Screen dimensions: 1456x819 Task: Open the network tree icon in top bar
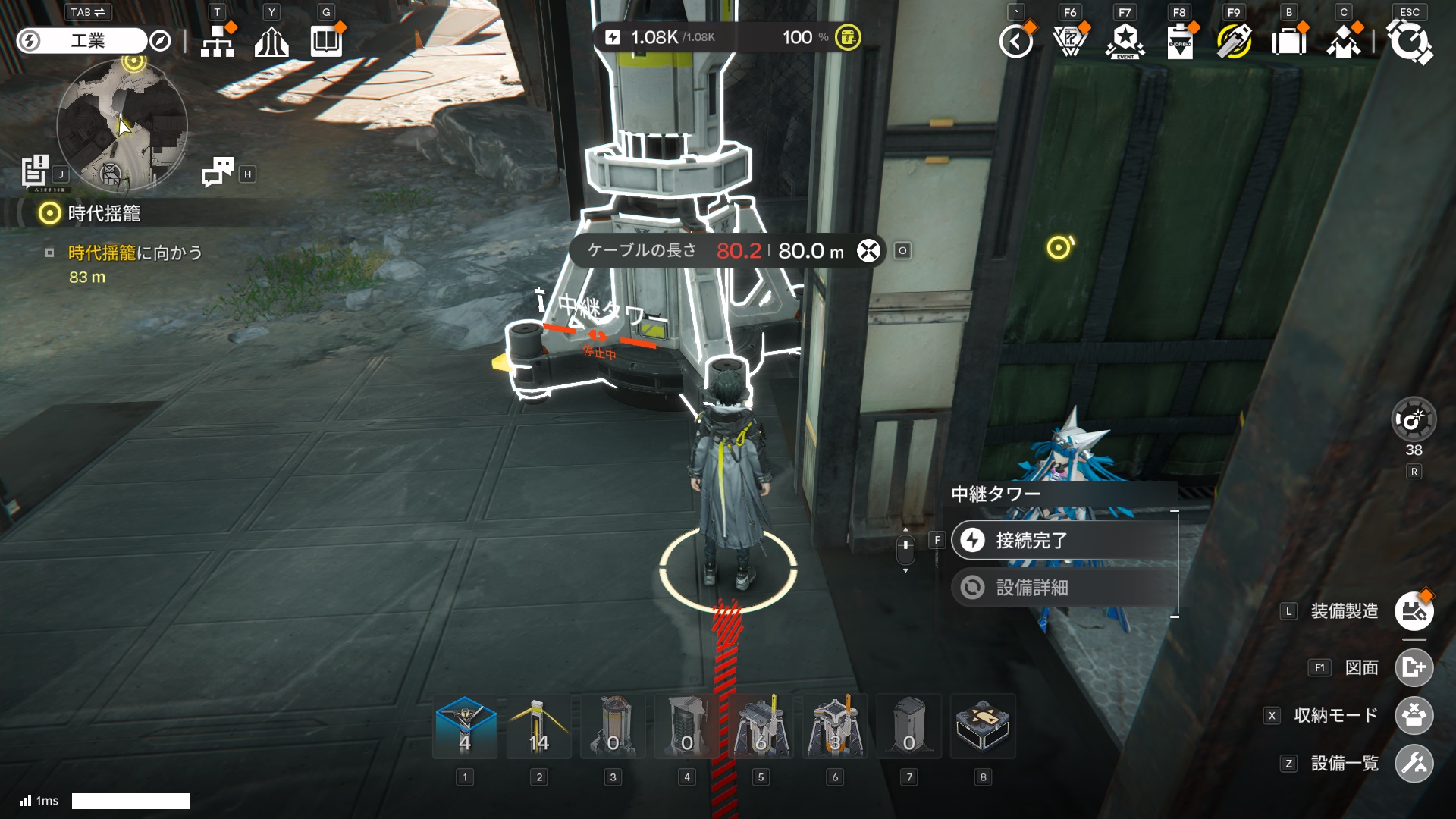218,41
